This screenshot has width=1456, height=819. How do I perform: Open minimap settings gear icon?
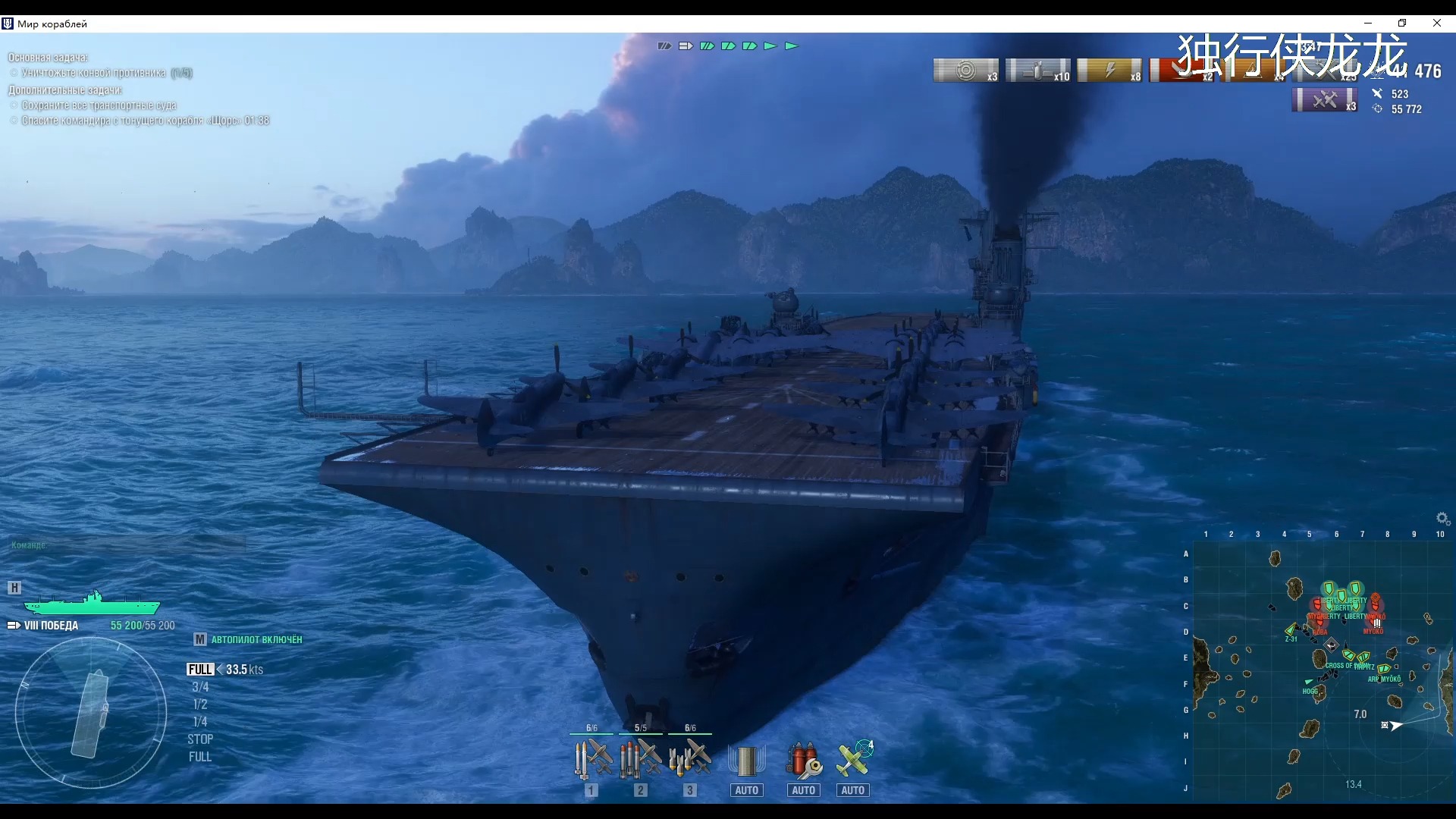[1443, 519]
